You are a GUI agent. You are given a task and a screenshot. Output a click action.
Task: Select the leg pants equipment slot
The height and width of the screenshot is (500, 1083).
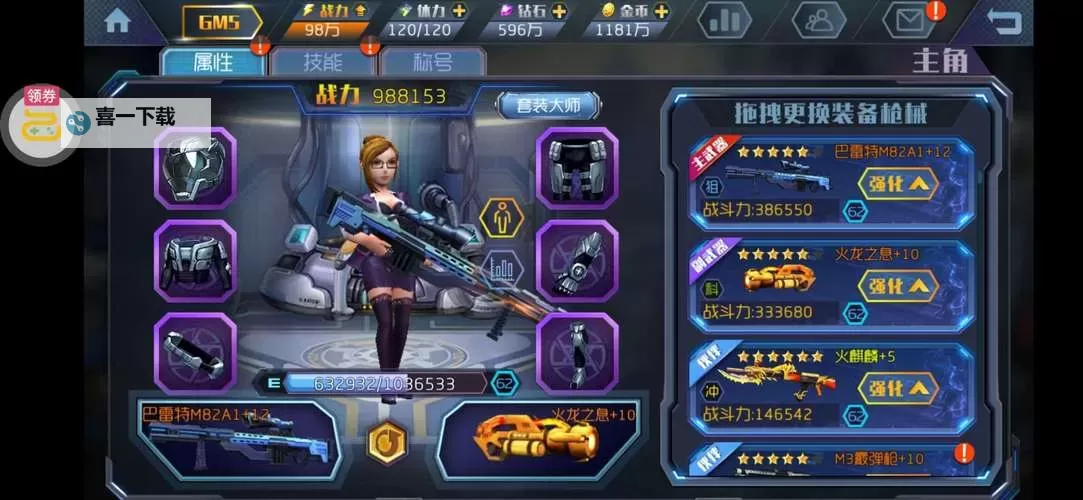point(577,167)
